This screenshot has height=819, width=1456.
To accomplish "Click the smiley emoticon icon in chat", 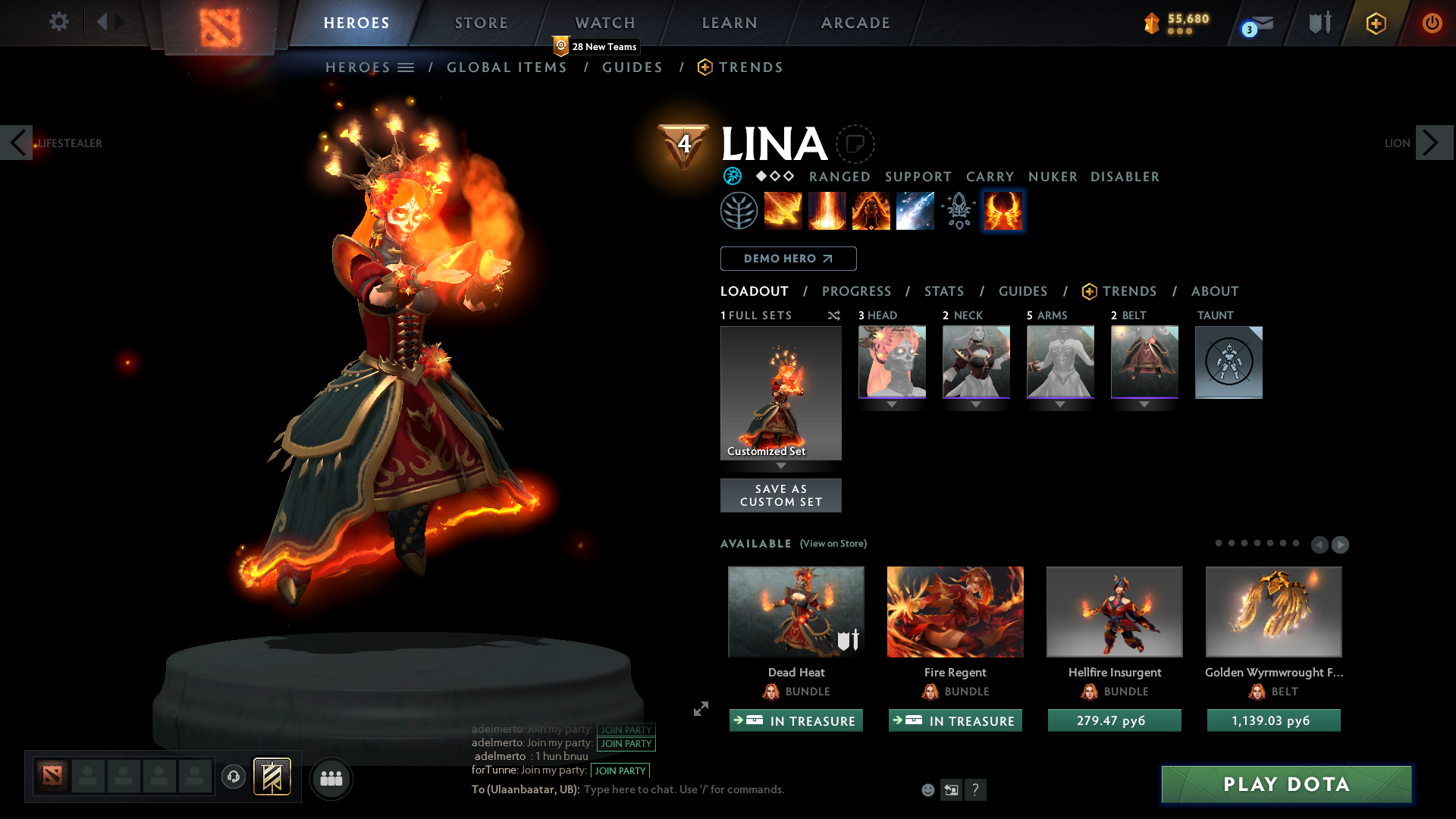I will click(x=927, y=789).
